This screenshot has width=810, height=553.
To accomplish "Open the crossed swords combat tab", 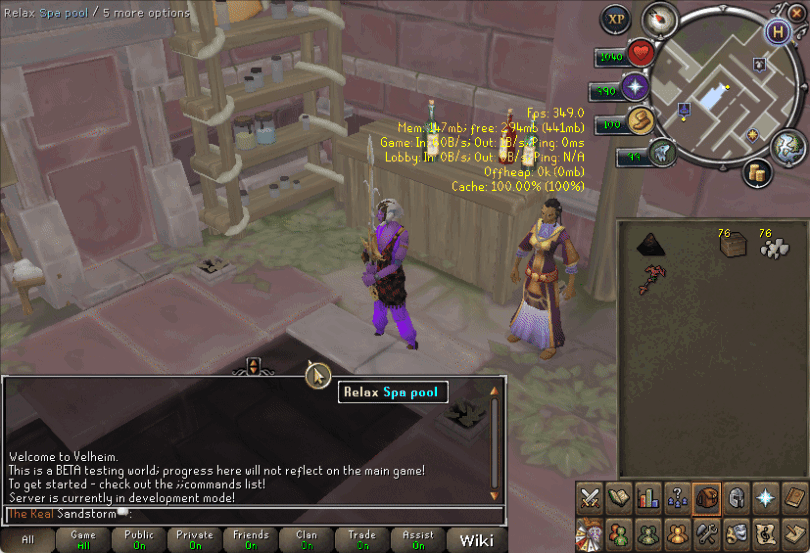I will click(590, 497).
